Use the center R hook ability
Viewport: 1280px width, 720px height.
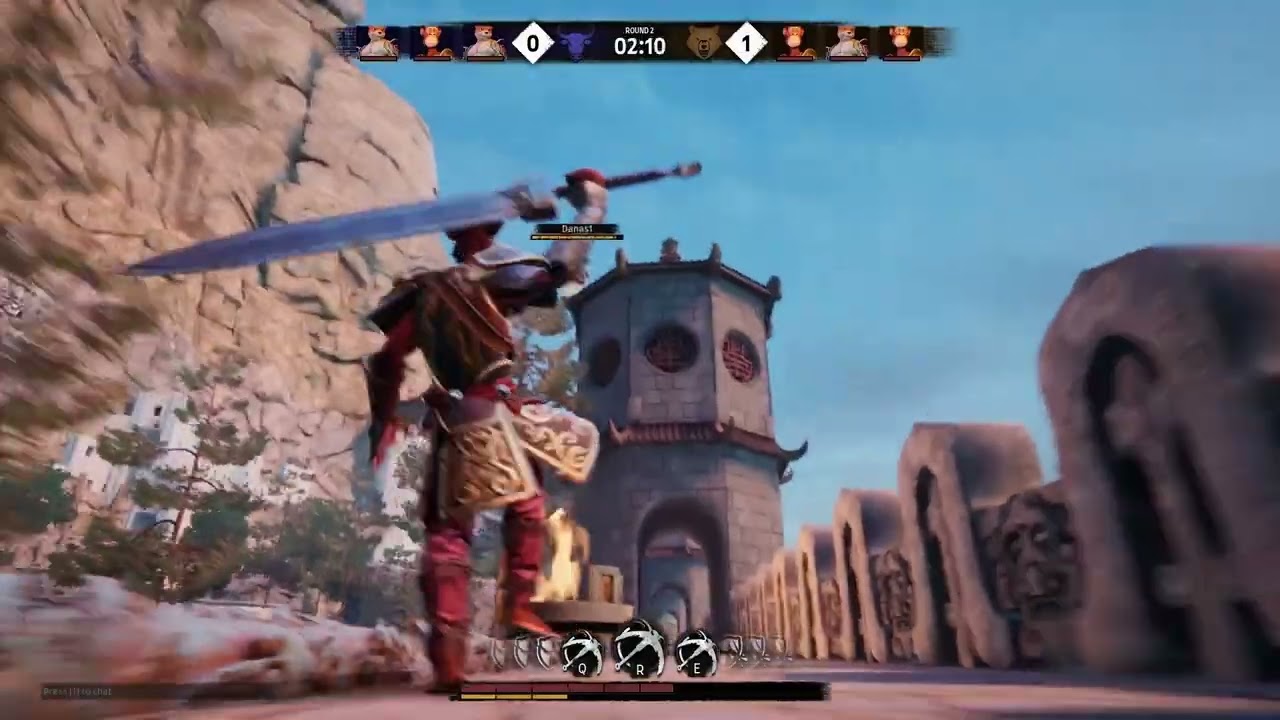click(x=638, y=648)
